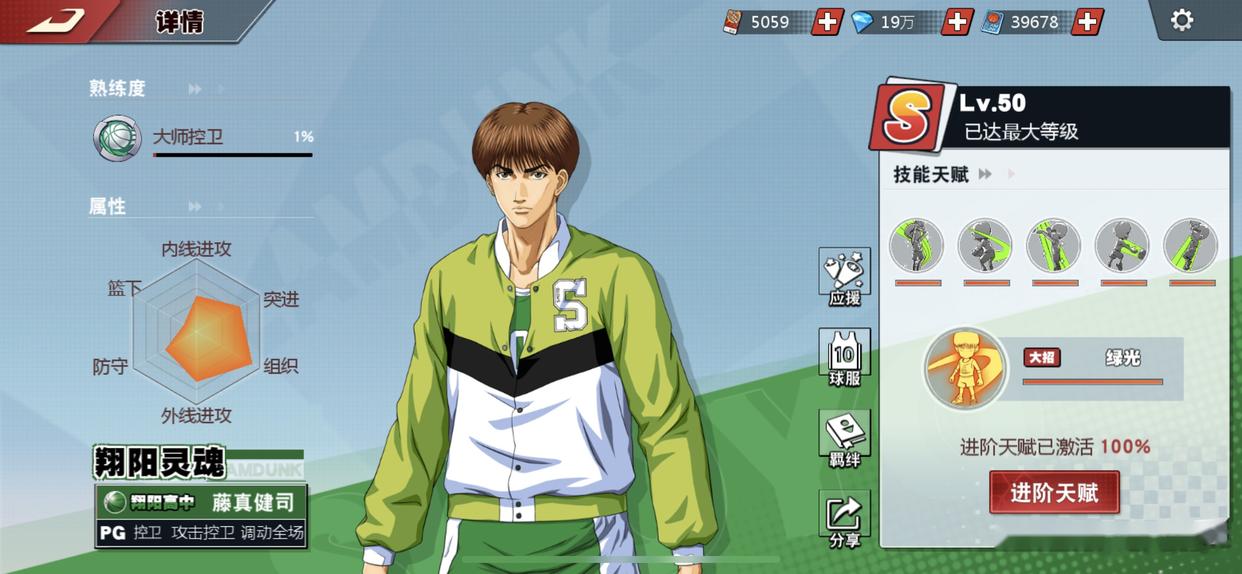Open the 应援 support menu
Image resolution: width=1242 pixels, height=574 pixels.
pos(844,277)
